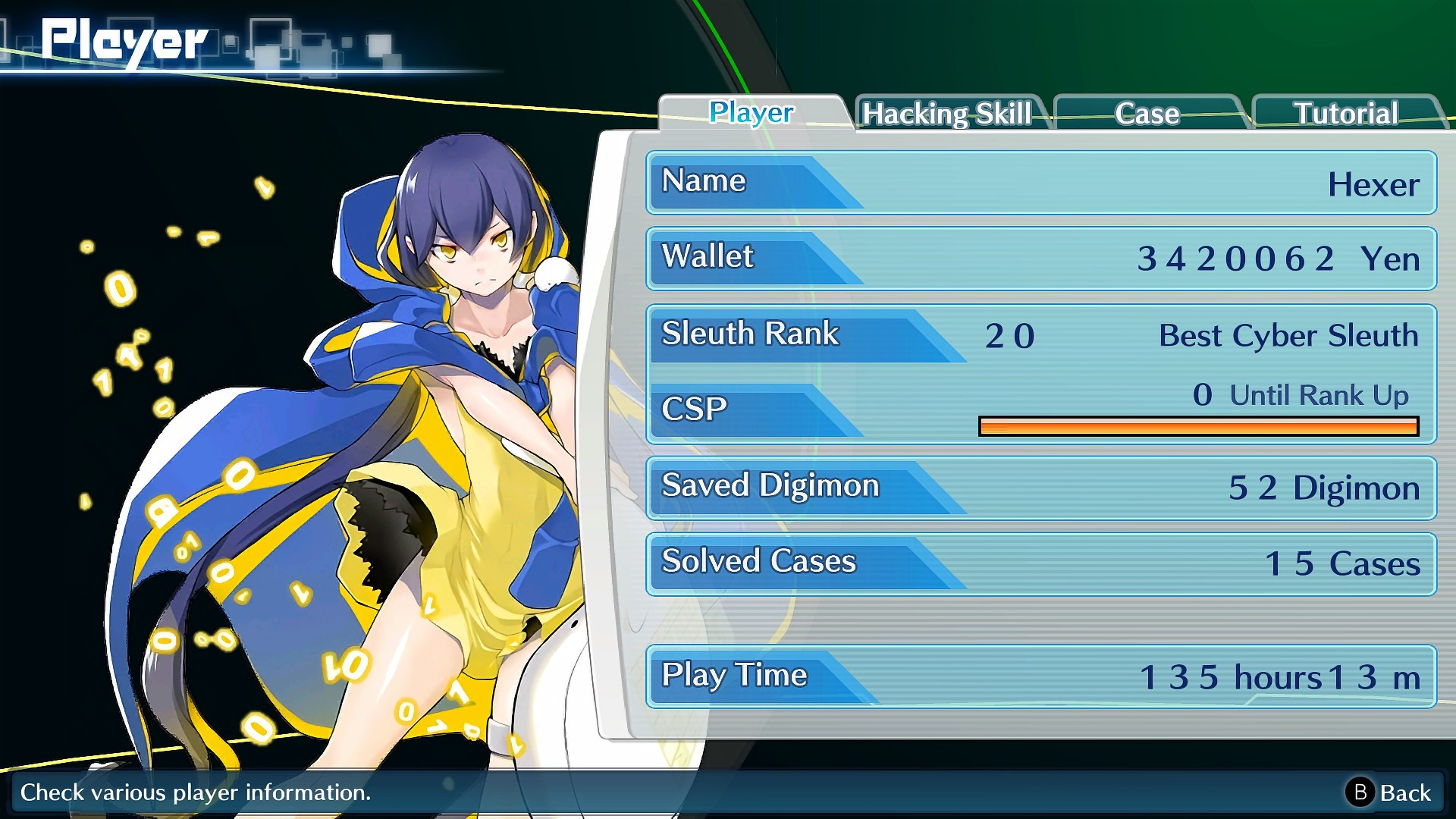Open the Case tab
Viewport: 1456px width, 819px height.
[1146, 114]
